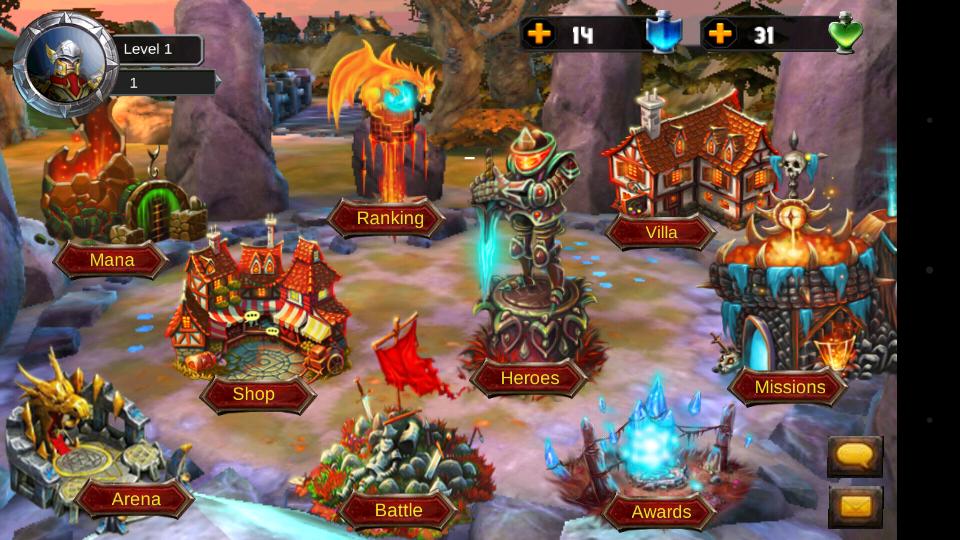Open the Mana building label
The height and width of the screenshot is (540, 960).
(111, 260)
